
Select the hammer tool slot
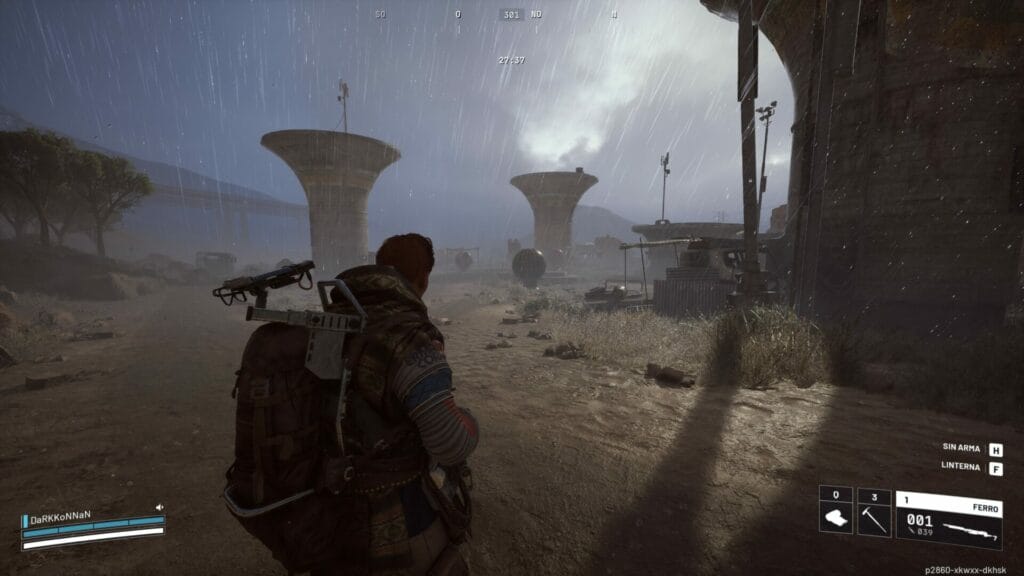coord(874,512)
